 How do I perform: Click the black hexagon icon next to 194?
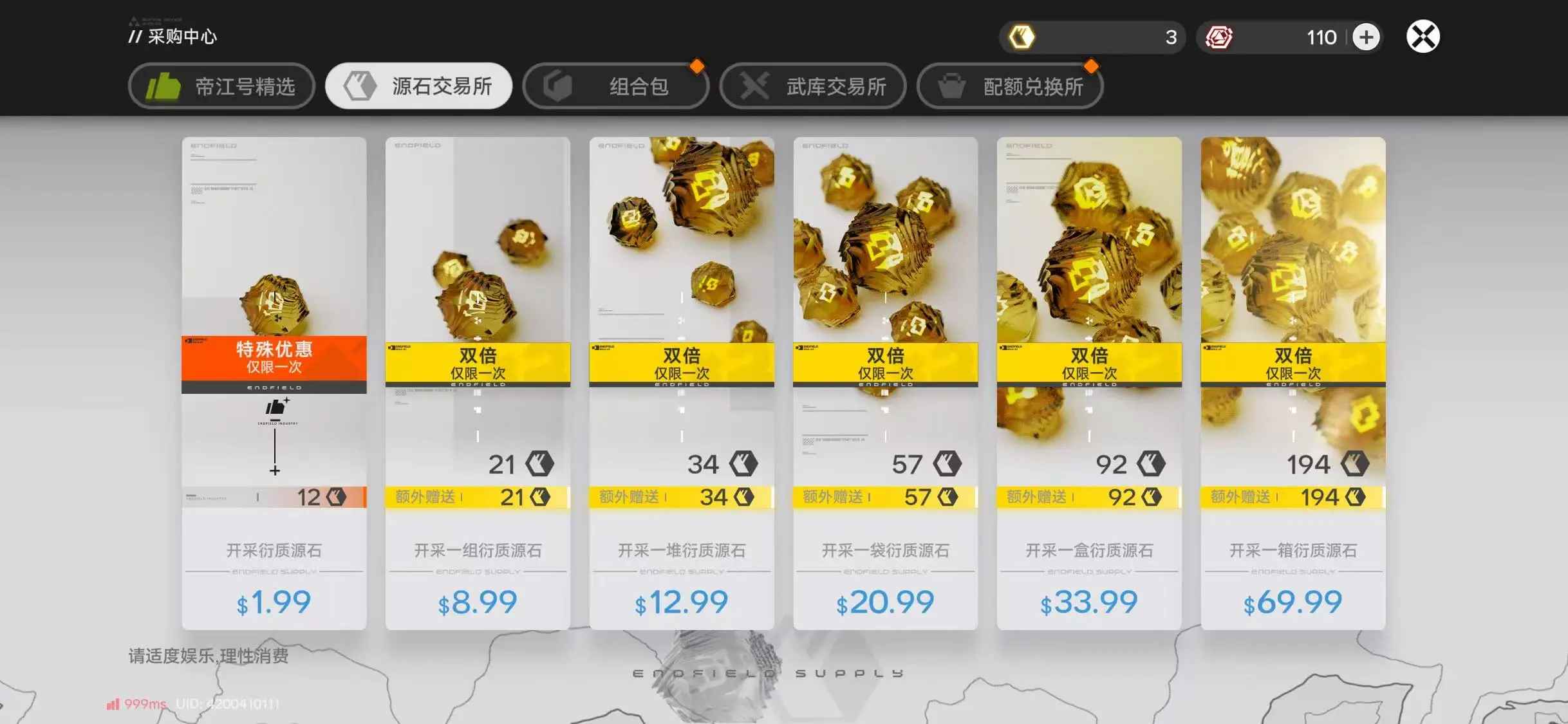tap(1354, 464)
